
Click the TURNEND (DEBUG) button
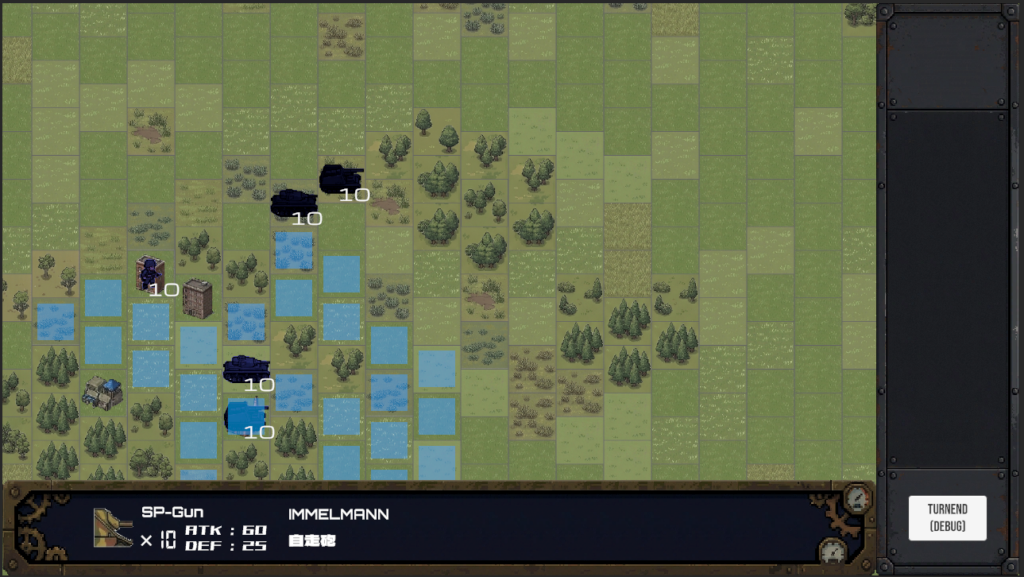(x=947, y=518)
